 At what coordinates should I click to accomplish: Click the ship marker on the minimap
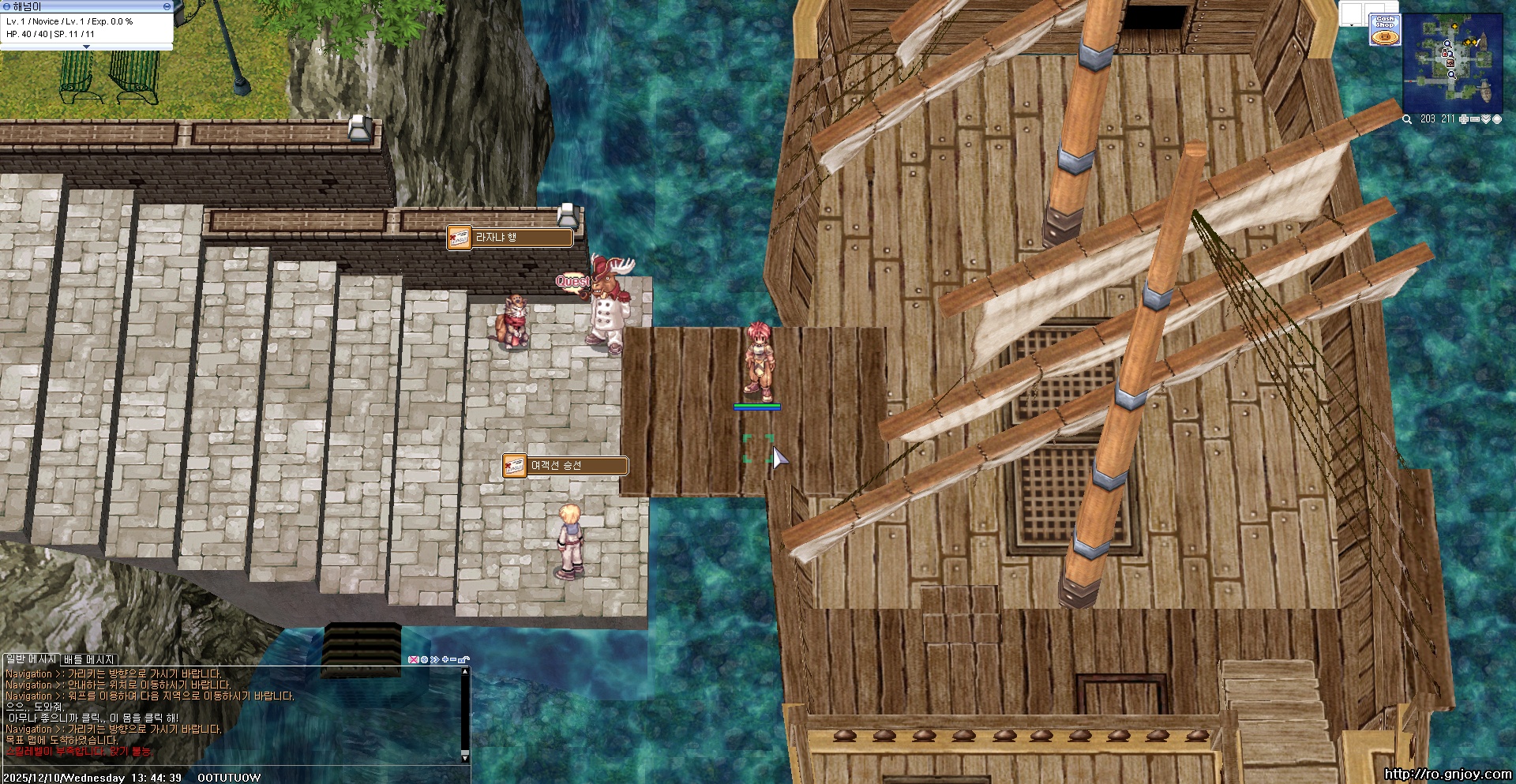(x=1485, y=91)
